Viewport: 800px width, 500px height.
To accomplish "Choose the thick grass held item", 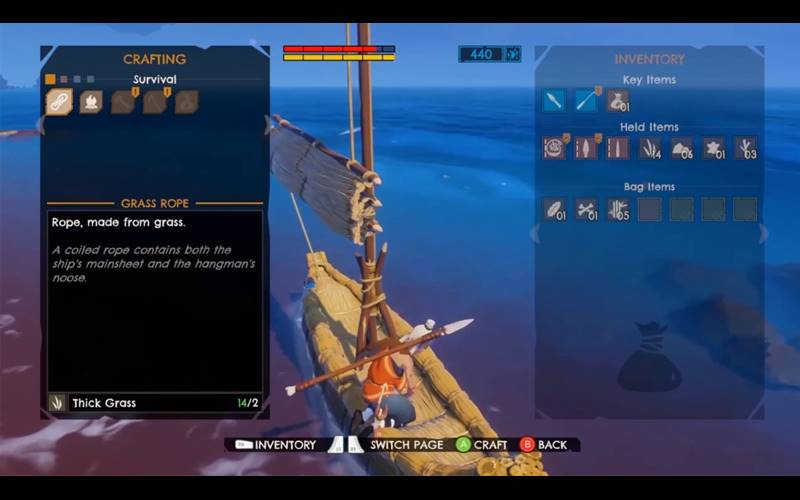I will (650, 148).
